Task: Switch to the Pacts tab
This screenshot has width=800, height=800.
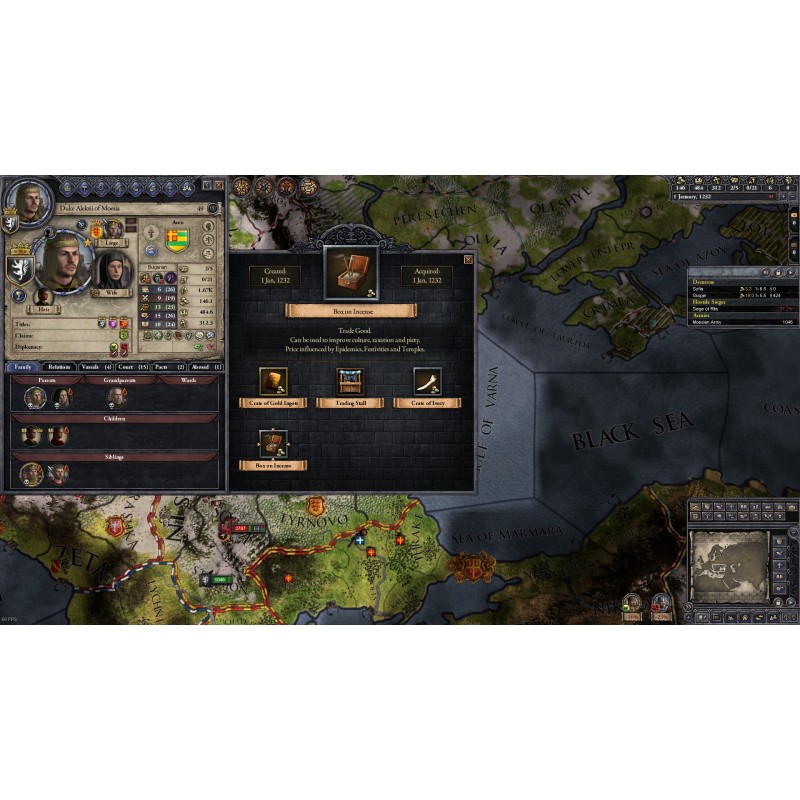Action: coord(167,367)
